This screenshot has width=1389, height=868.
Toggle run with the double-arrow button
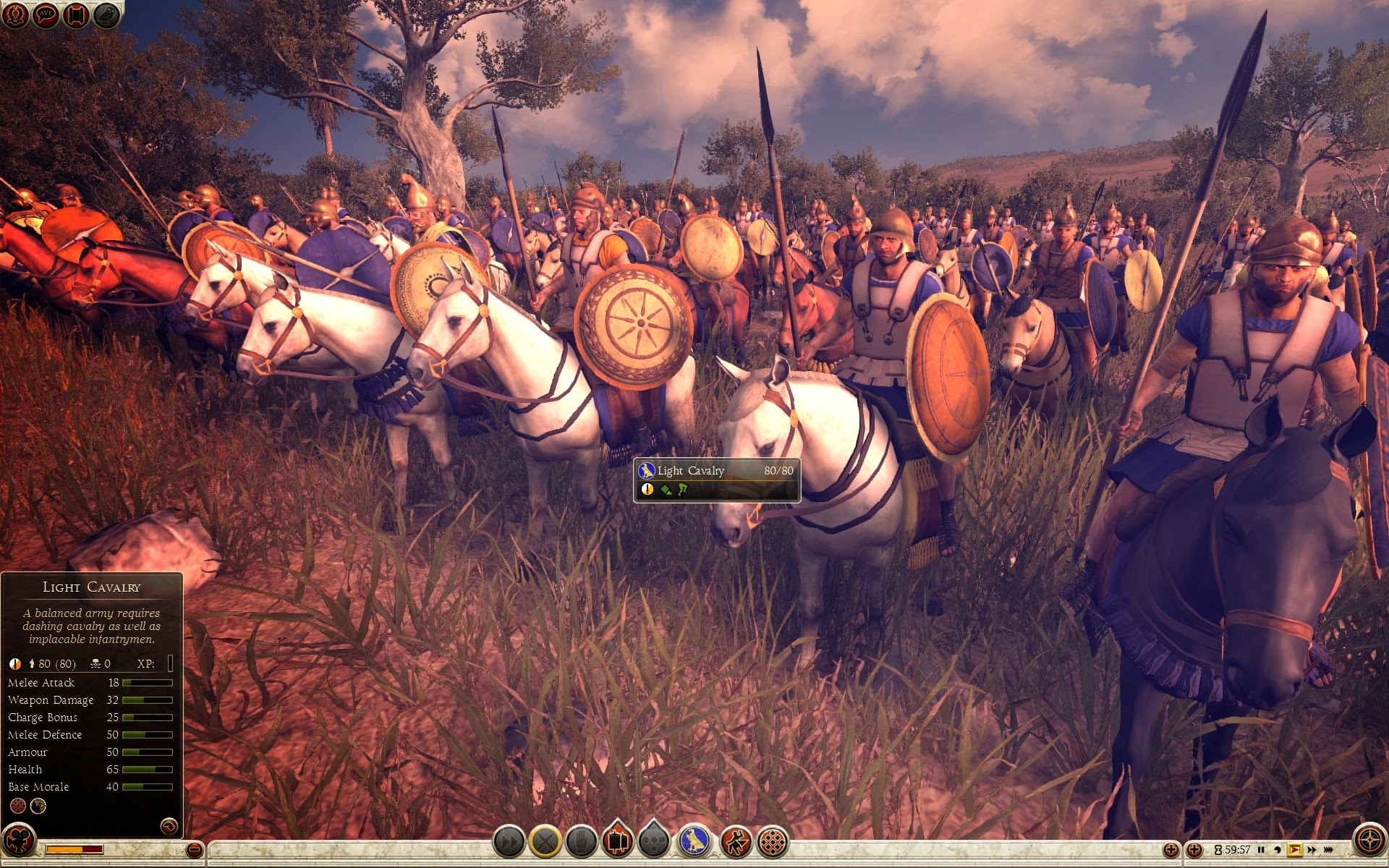pos(509,842)
